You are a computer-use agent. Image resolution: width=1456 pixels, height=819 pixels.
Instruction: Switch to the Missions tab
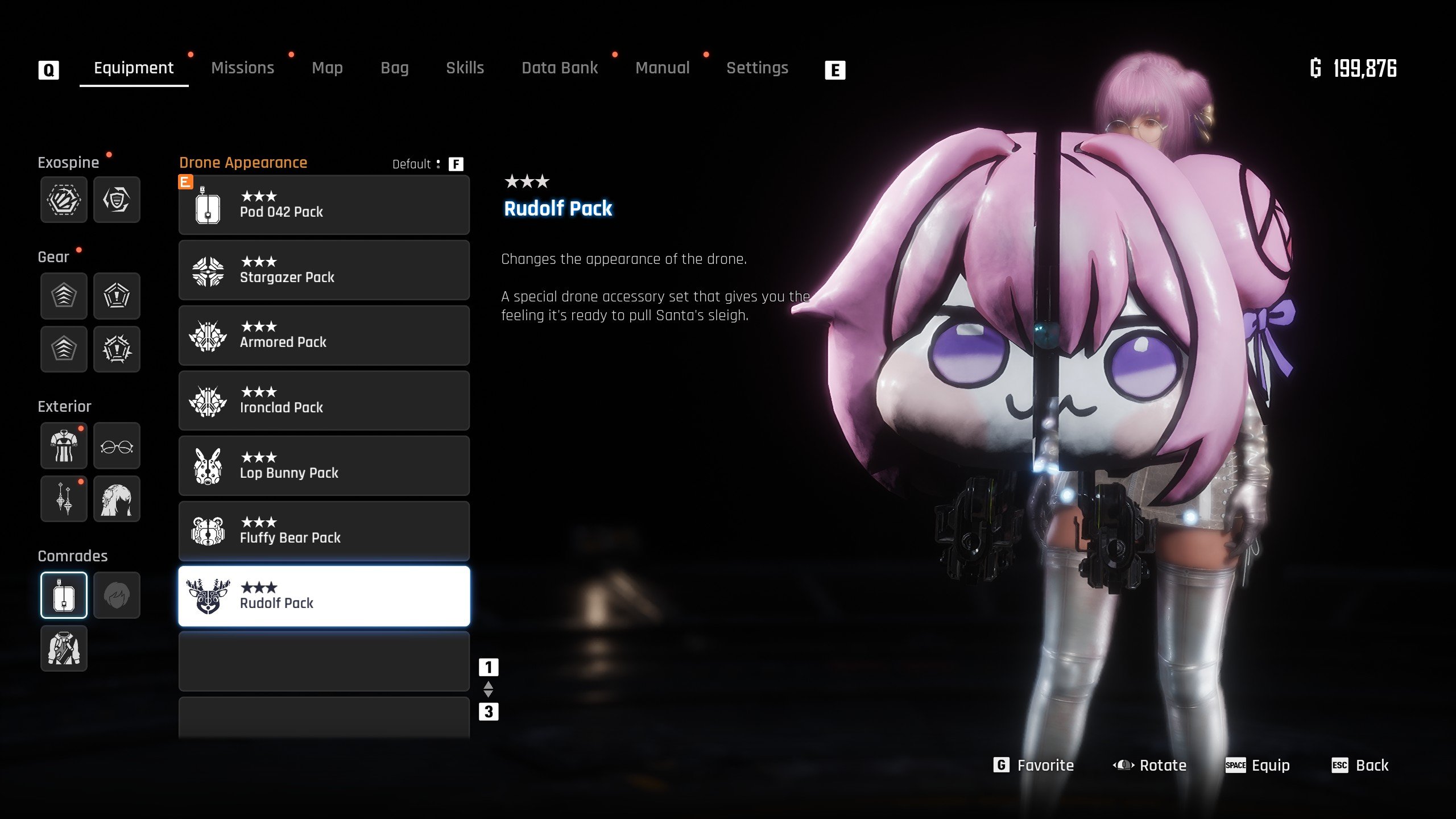point(242,68)
